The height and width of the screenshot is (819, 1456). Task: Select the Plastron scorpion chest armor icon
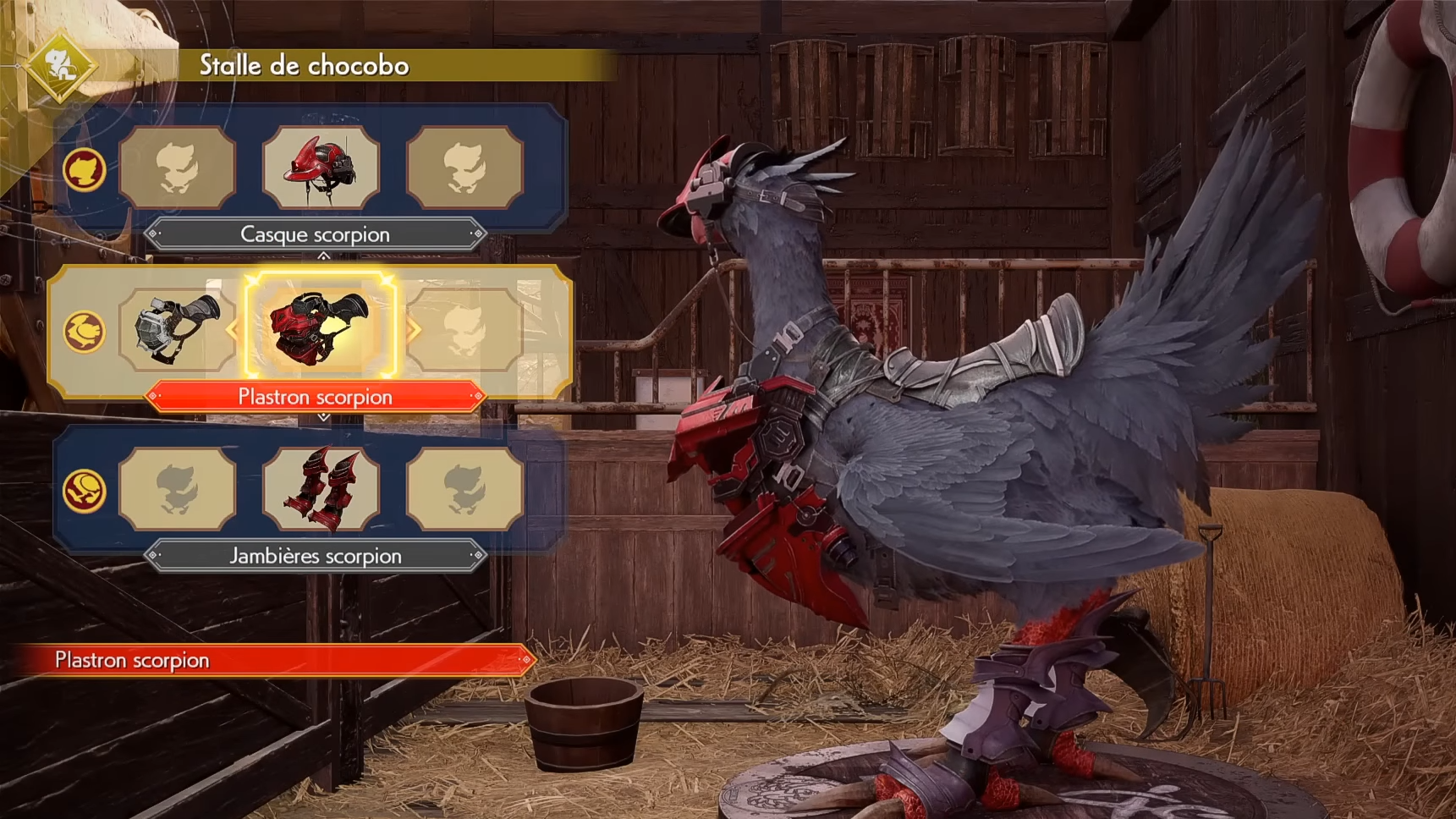click(x=321, y=327)
